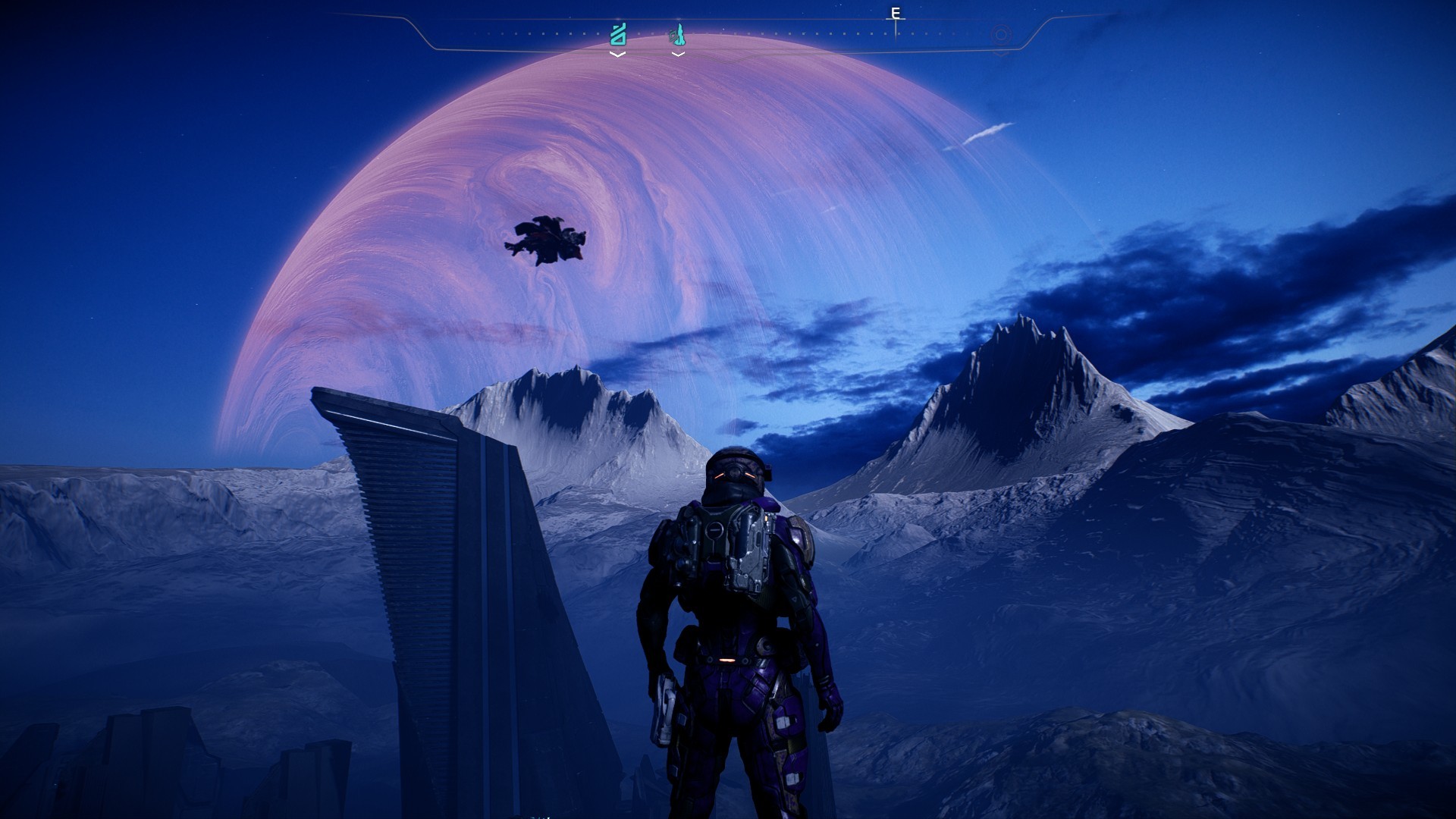This screenshot has width=1456, height=819.
Task: Select the East heading marker on the compass
Action: [x=896, y=14]
